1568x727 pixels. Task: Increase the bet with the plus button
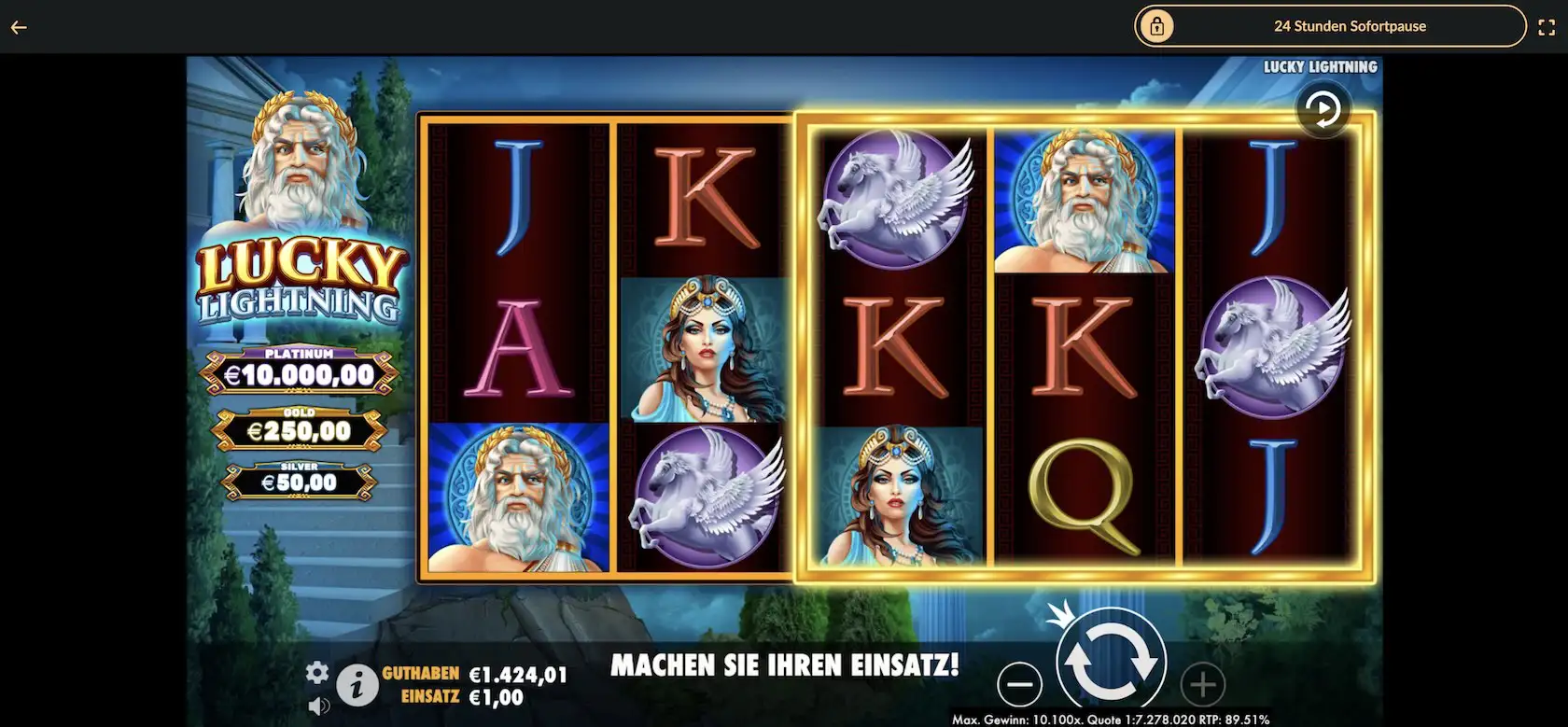[x=1201, y=685]
